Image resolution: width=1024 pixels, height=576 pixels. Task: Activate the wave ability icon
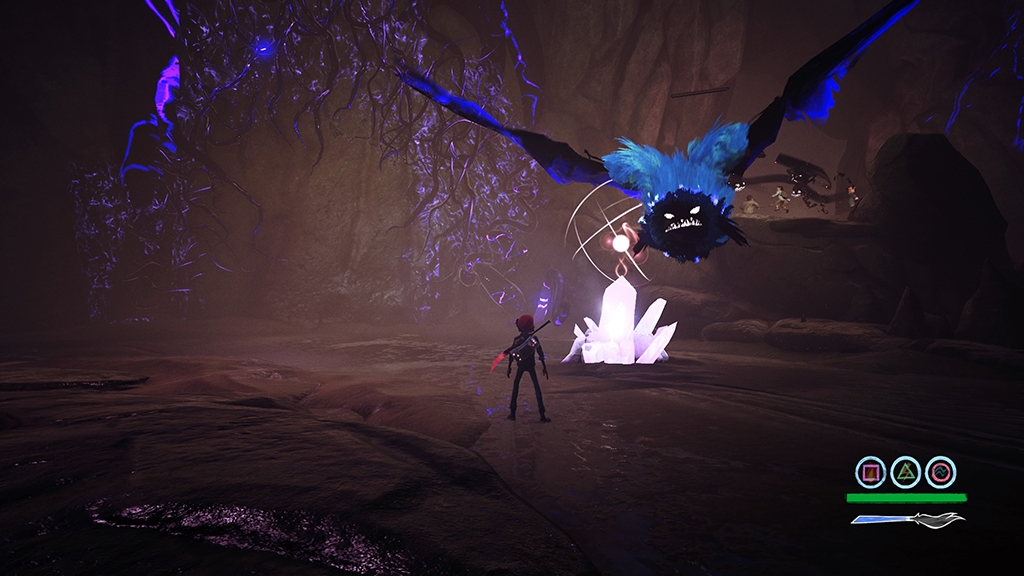point(941,472)
